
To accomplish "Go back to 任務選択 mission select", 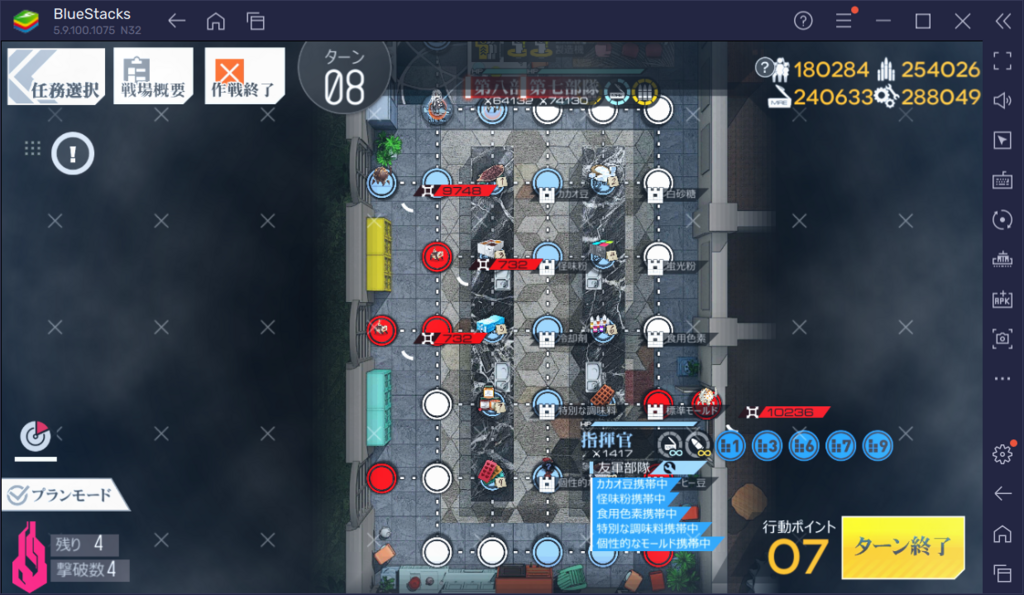I will pos(56,77).
